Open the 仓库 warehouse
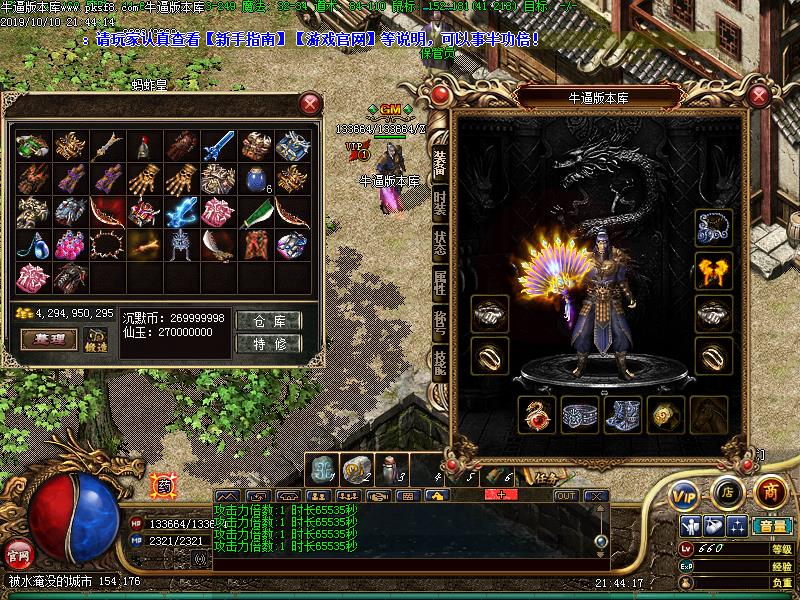This screenshot has width=800, height=600. click(x=270, y=321)
